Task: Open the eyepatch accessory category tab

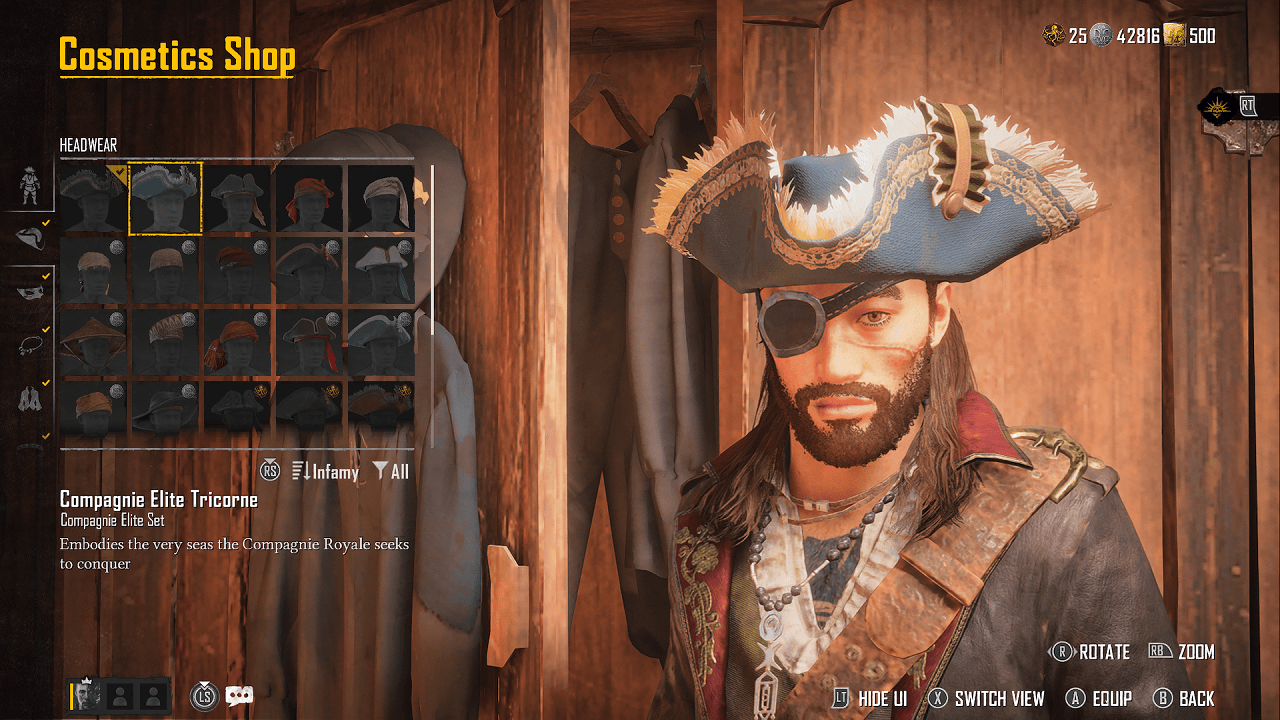Action: point(30,292)
